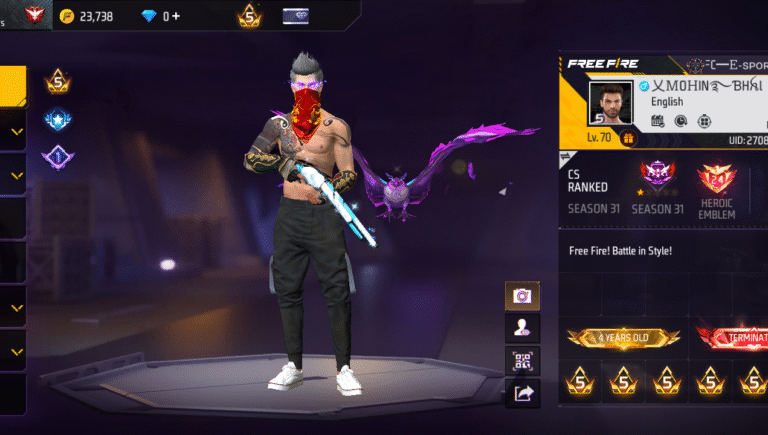Screen dimensions: 768x435
Task: Select the 4 Years Old title banner
Action: coord(622,338)
